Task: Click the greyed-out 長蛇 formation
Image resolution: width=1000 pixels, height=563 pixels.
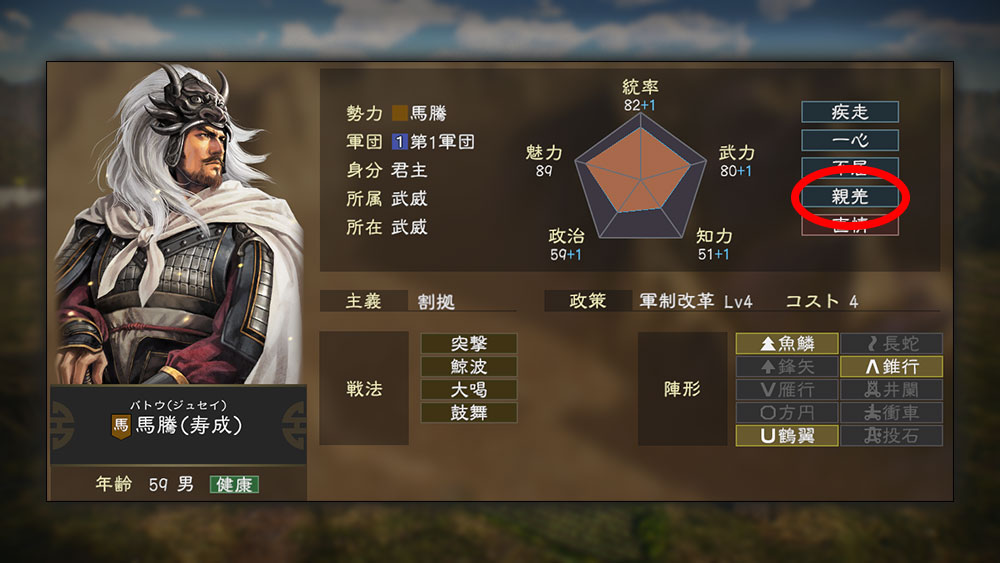Action: (891, 344)
